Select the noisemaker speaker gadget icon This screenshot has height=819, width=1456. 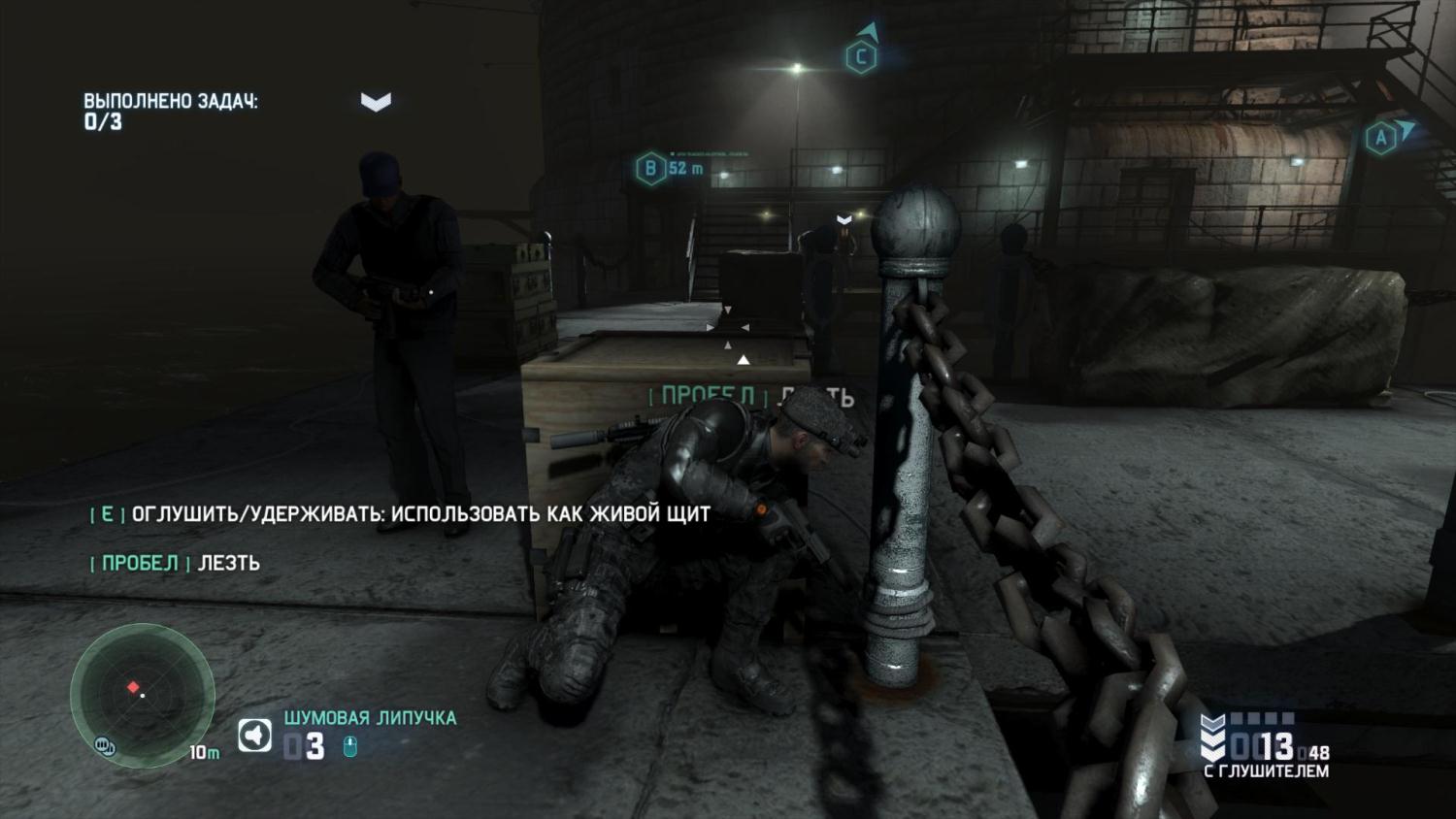click(x=255, y=736)
